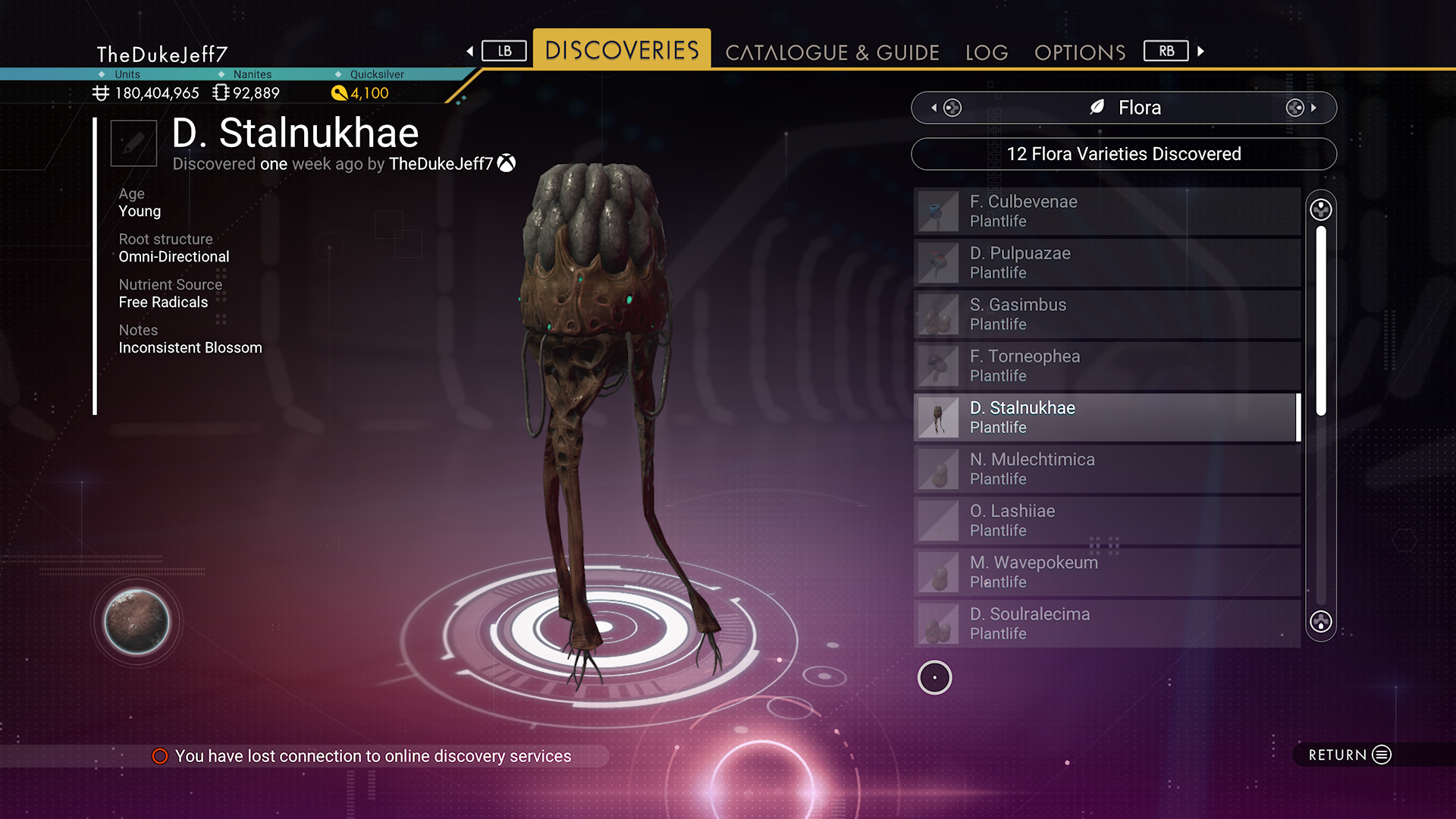Rename D. Stalnukhae with the pencil icon
This screenshot has height=819, width=1456.
coord(133,143)
